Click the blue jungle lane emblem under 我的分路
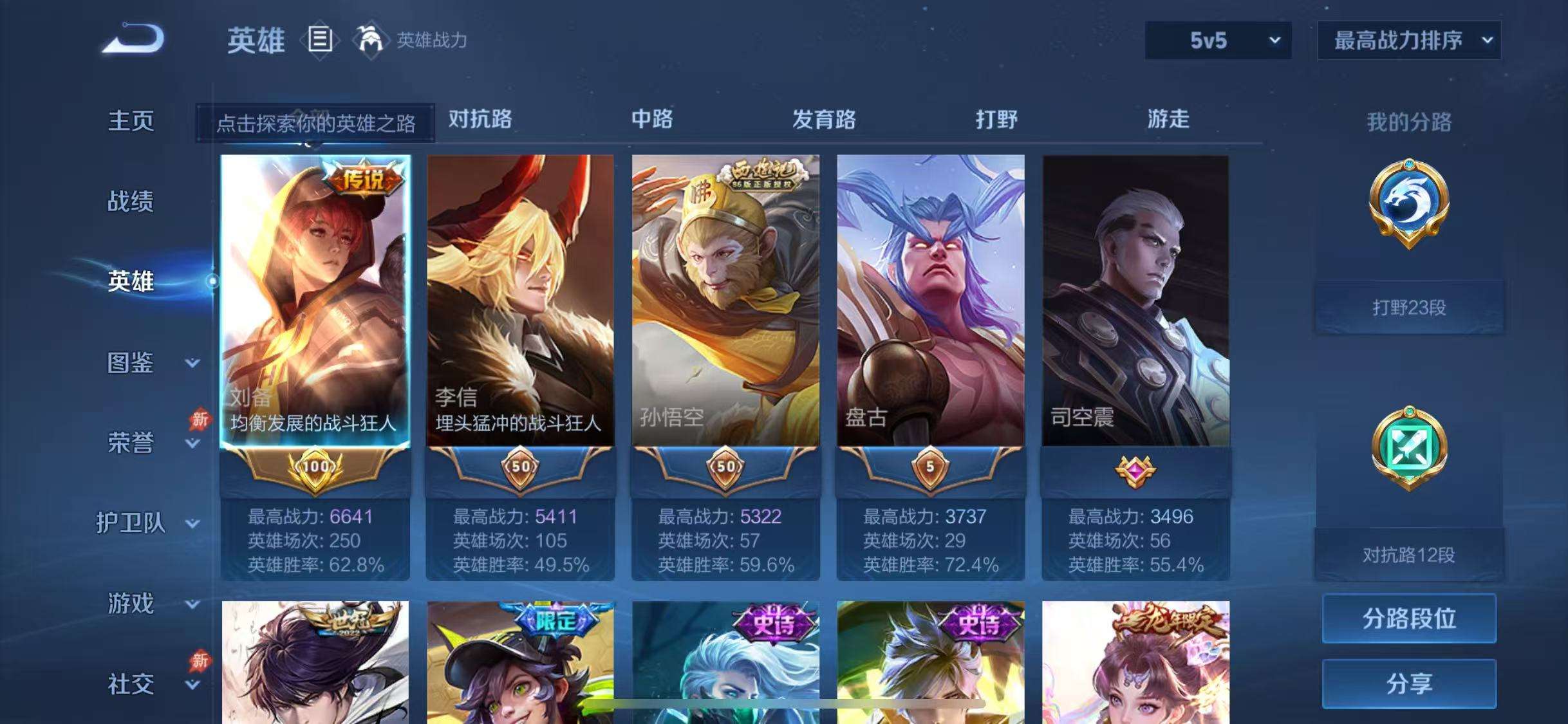The height and width of the screenshot is (724, 1568). click(1410, 212)
